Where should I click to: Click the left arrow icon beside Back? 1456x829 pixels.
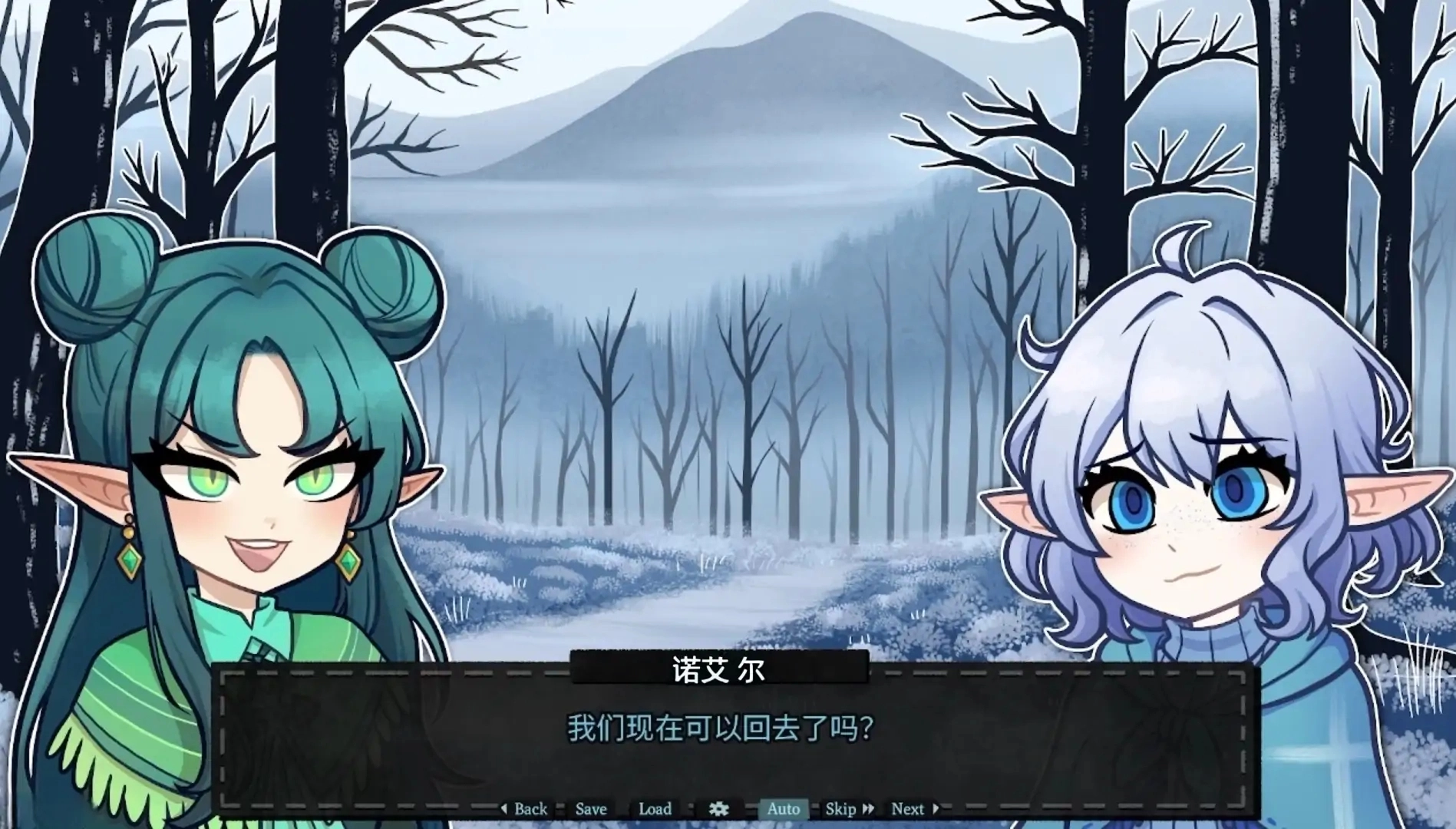[504, 808]
